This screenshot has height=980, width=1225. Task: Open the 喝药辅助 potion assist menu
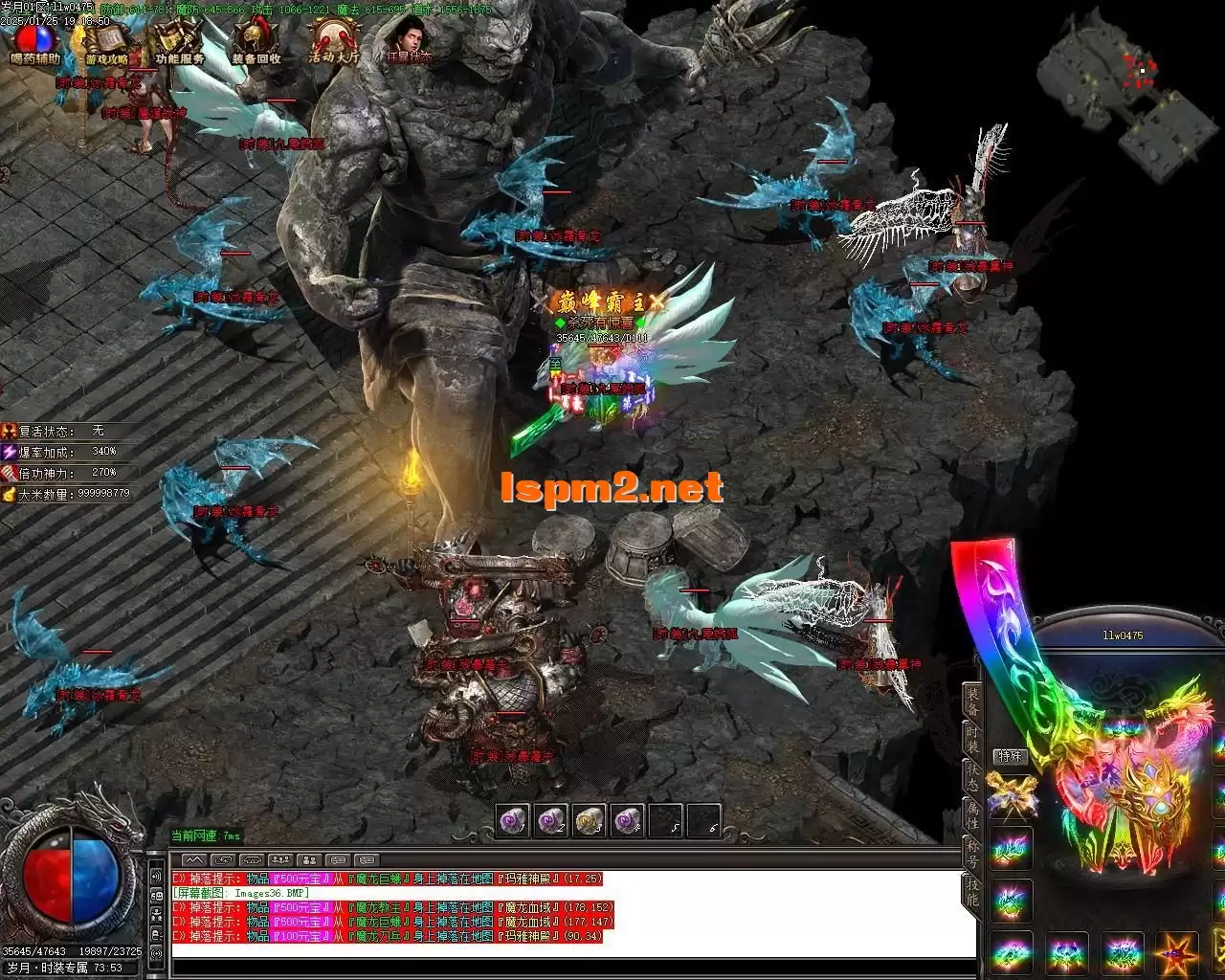[35, 43]
